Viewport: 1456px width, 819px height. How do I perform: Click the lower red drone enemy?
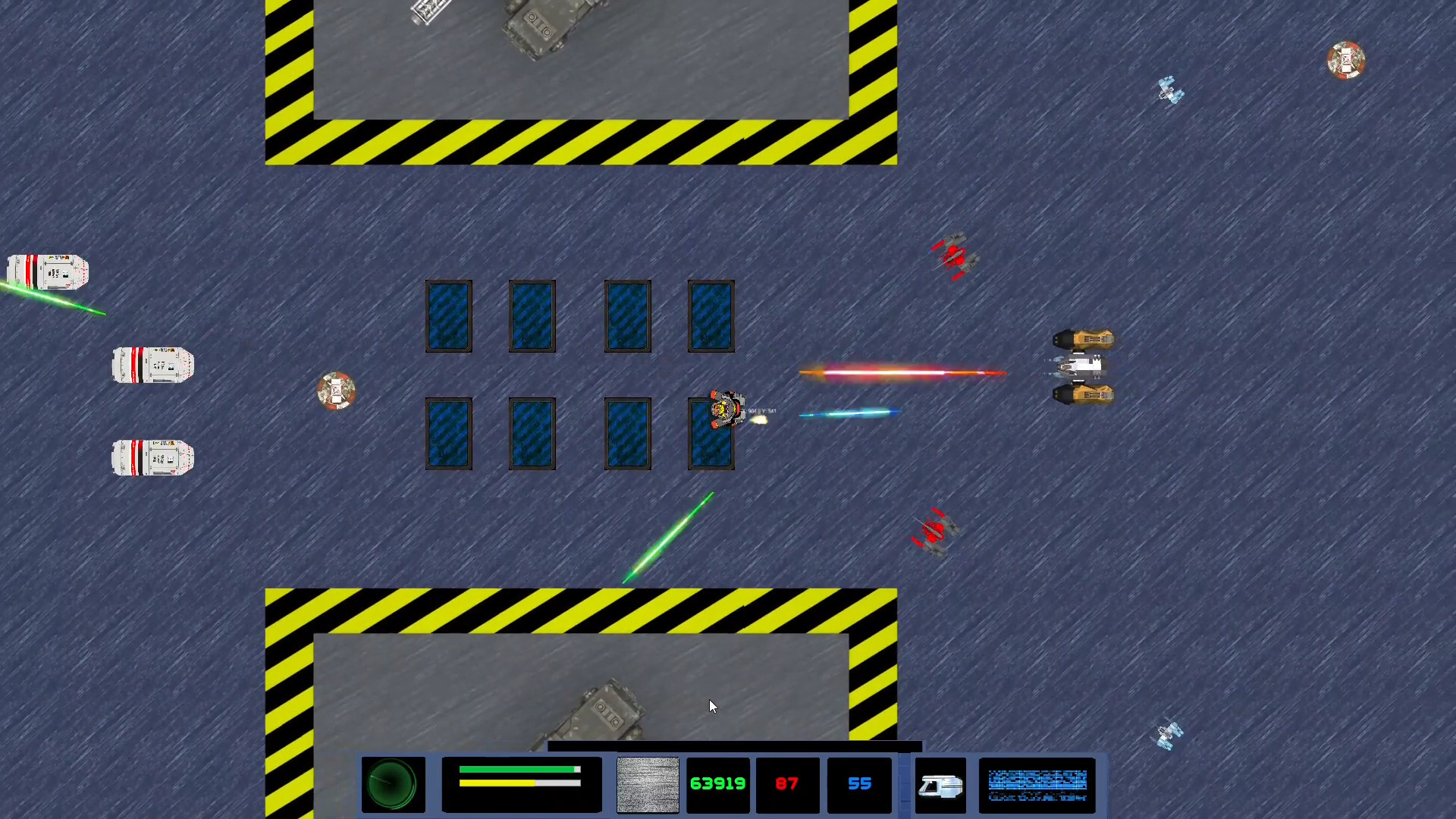click(934, 531)
